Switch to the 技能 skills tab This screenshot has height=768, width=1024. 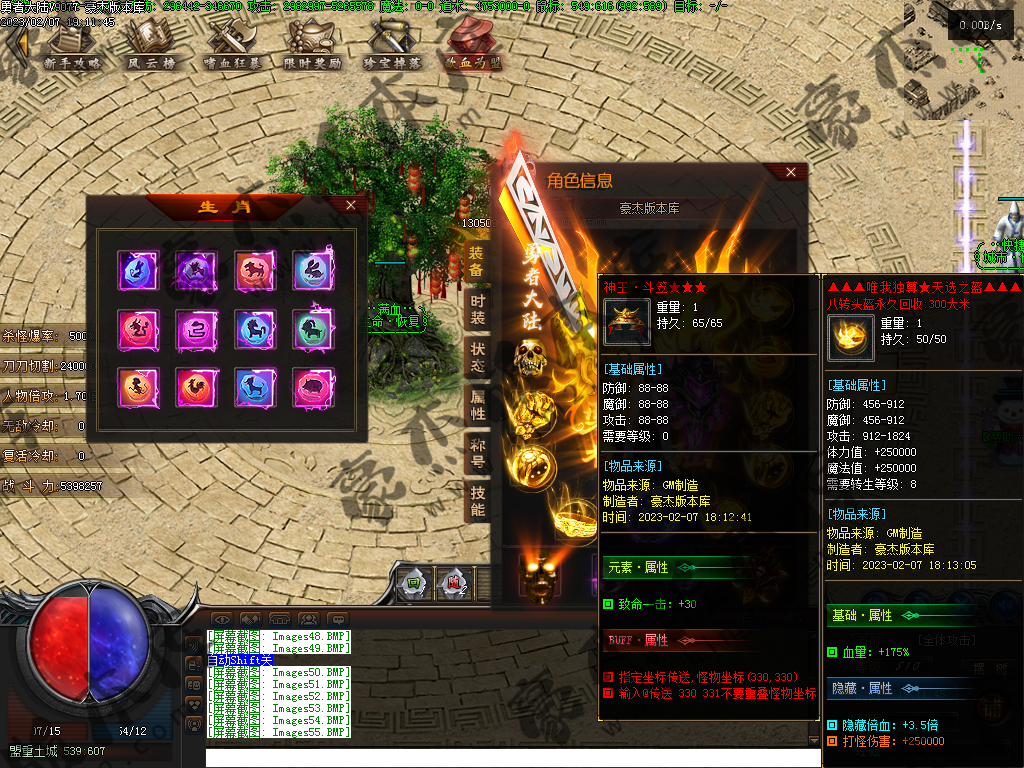pos(477,501)
